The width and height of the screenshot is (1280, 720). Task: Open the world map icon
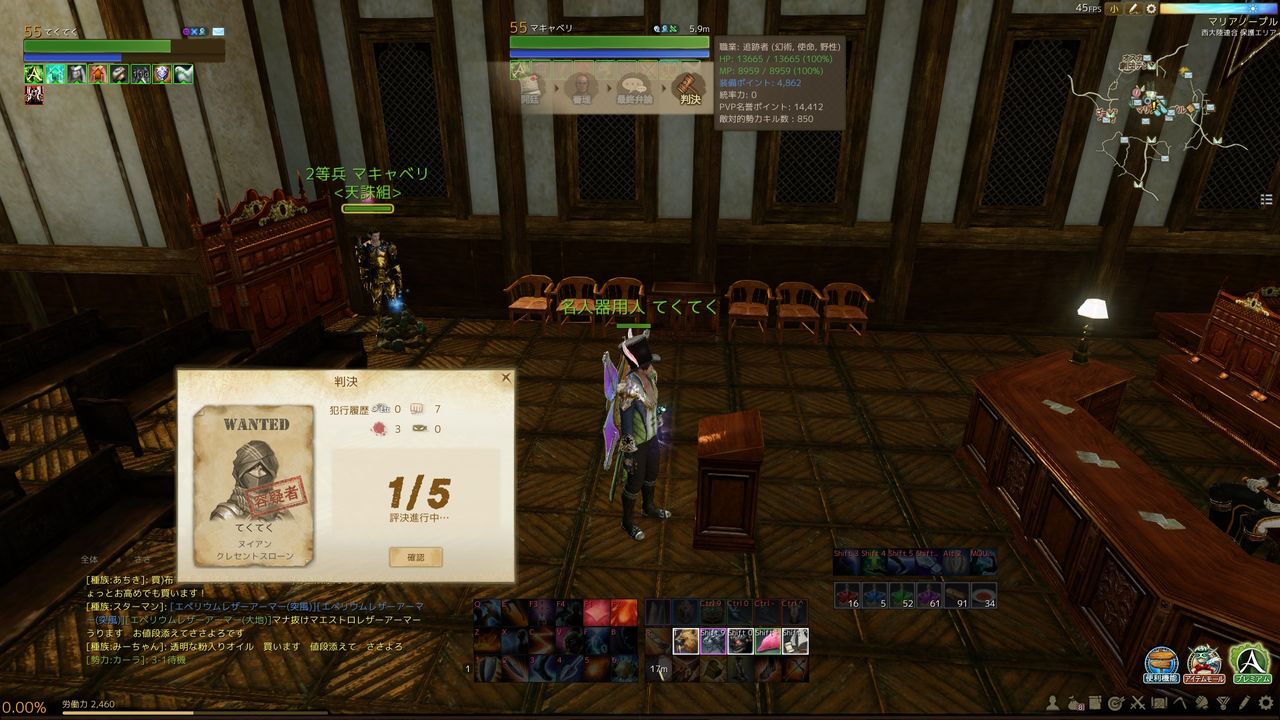click(x=1159, y=701)
